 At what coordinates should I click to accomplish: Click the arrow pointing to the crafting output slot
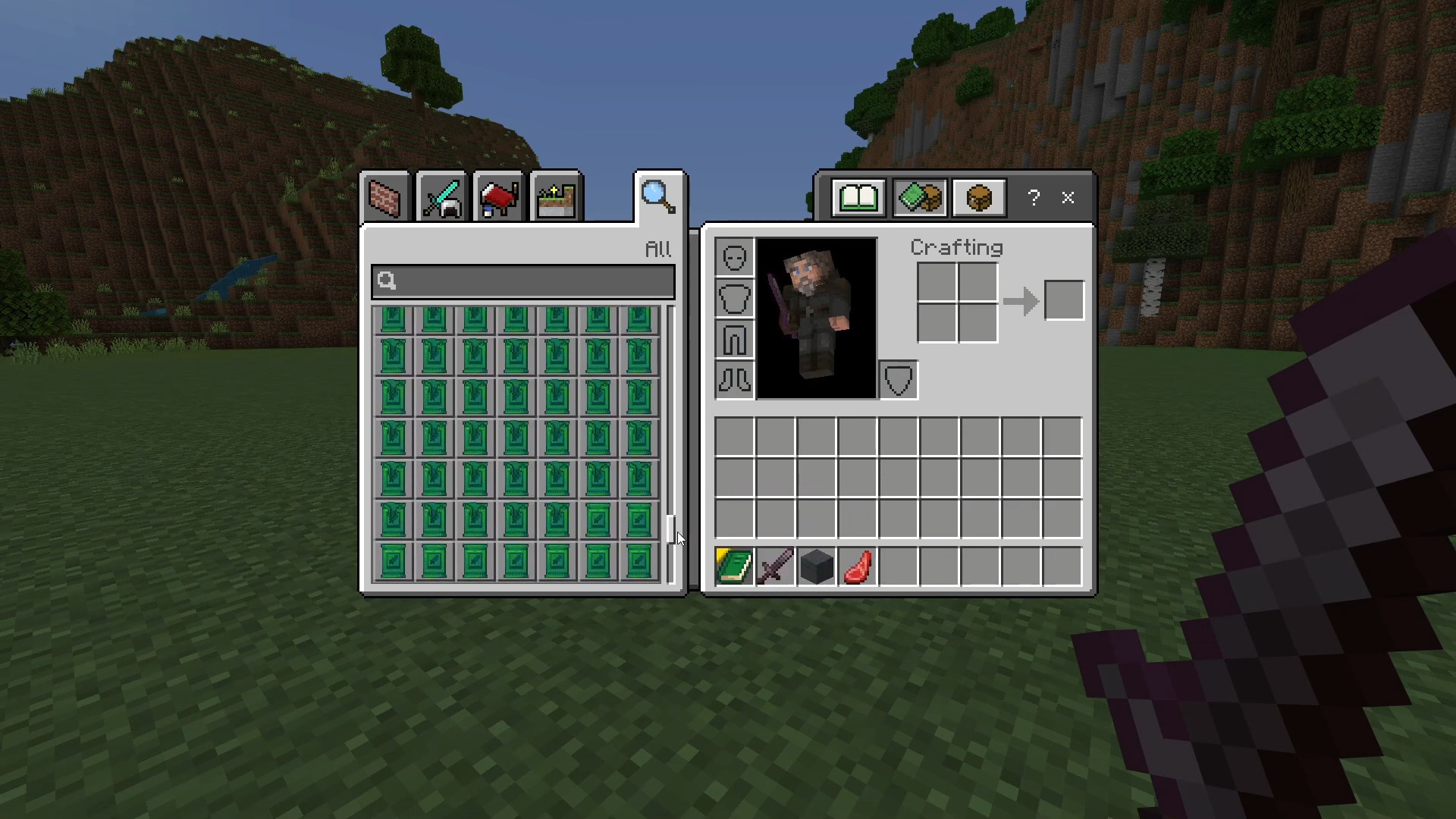coord(1020,300)
